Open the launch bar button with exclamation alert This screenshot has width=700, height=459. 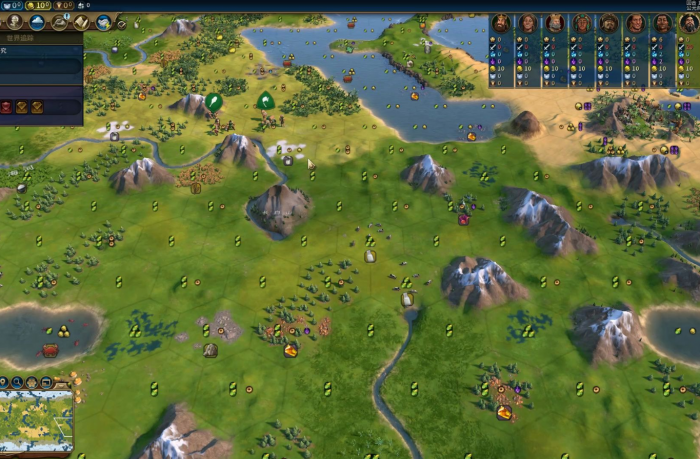tap(59, 22)
